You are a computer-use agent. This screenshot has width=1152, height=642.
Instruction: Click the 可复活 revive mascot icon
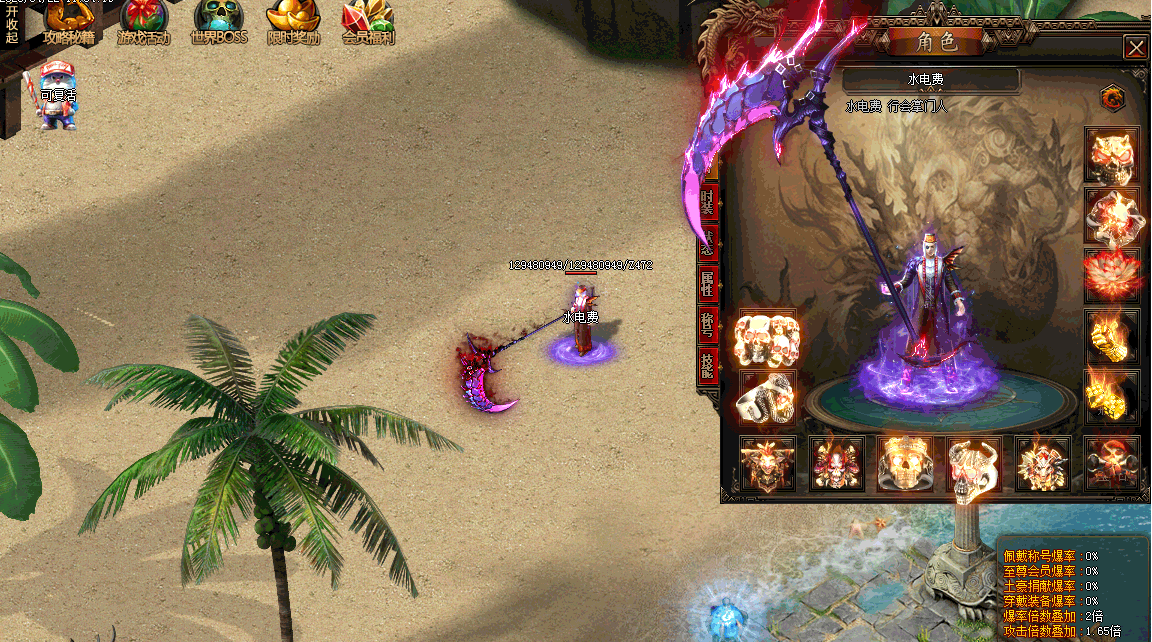(x=57, y=97)
